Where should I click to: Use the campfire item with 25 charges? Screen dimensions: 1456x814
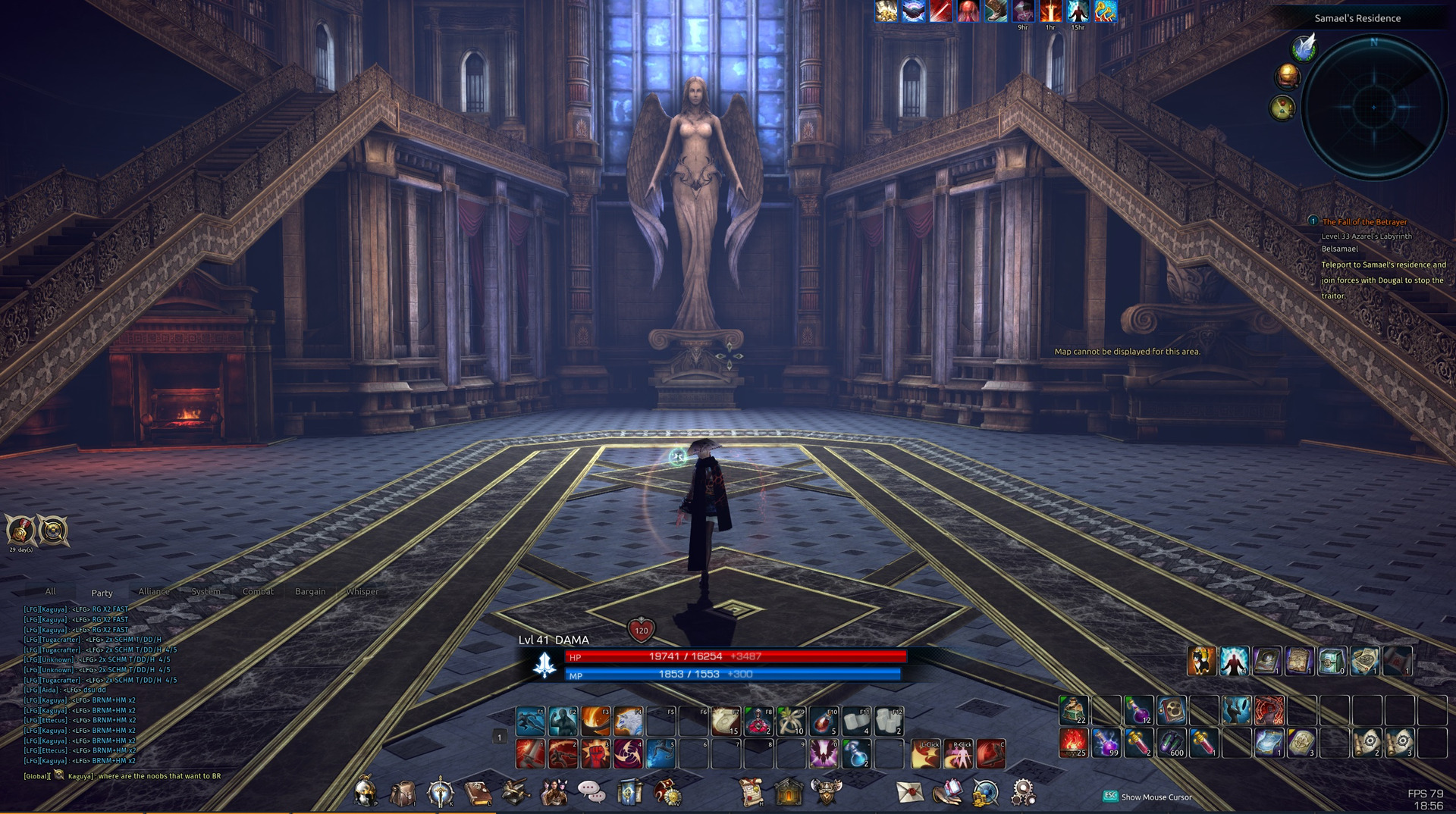1073,744
